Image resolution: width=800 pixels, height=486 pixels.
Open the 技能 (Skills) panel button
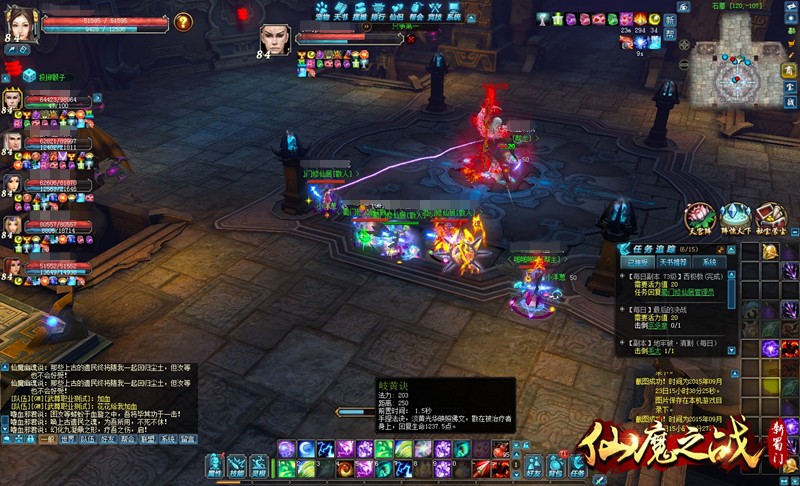(x=237, y=467)
